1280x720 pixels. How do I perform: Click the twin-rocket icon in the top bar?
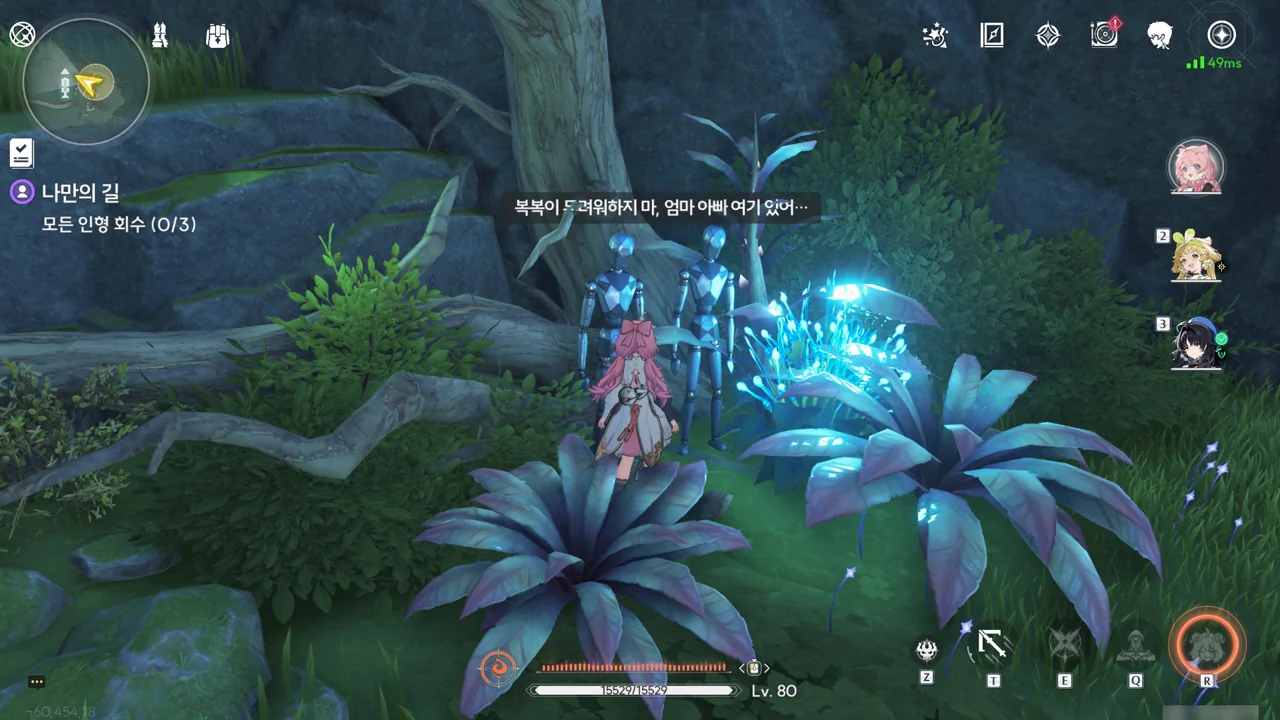coord(159,36)
